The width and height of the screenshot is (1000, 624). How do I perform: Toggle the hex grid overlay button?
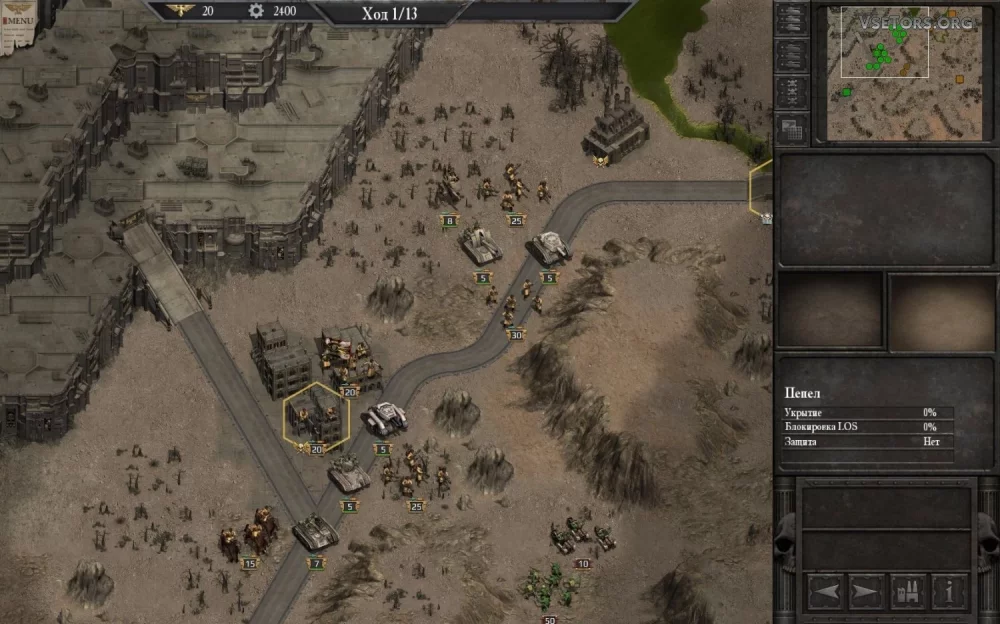tap(792, 128)
